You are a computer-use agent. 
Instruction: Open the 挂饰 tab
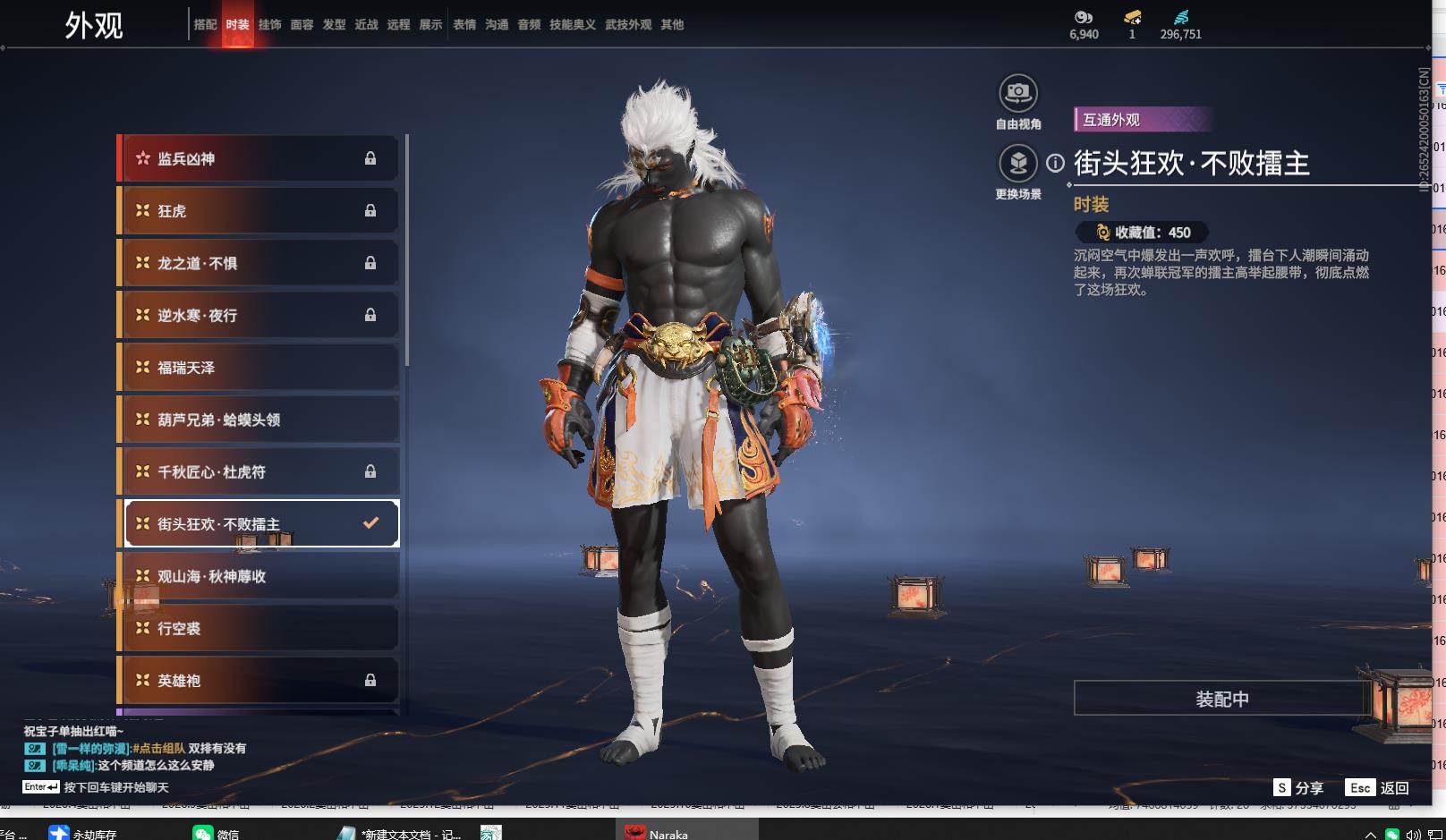tap(269, 25)
